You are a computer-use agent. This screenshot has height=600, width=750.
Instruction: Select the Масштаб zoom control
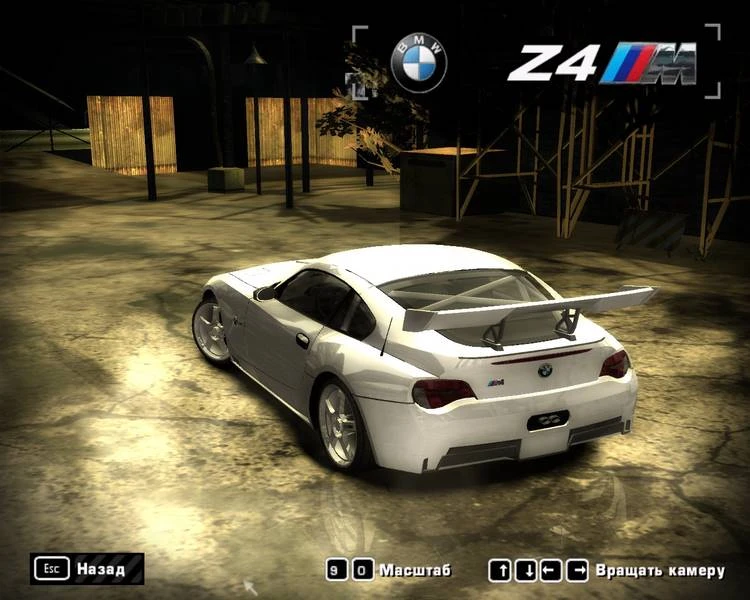390,570
